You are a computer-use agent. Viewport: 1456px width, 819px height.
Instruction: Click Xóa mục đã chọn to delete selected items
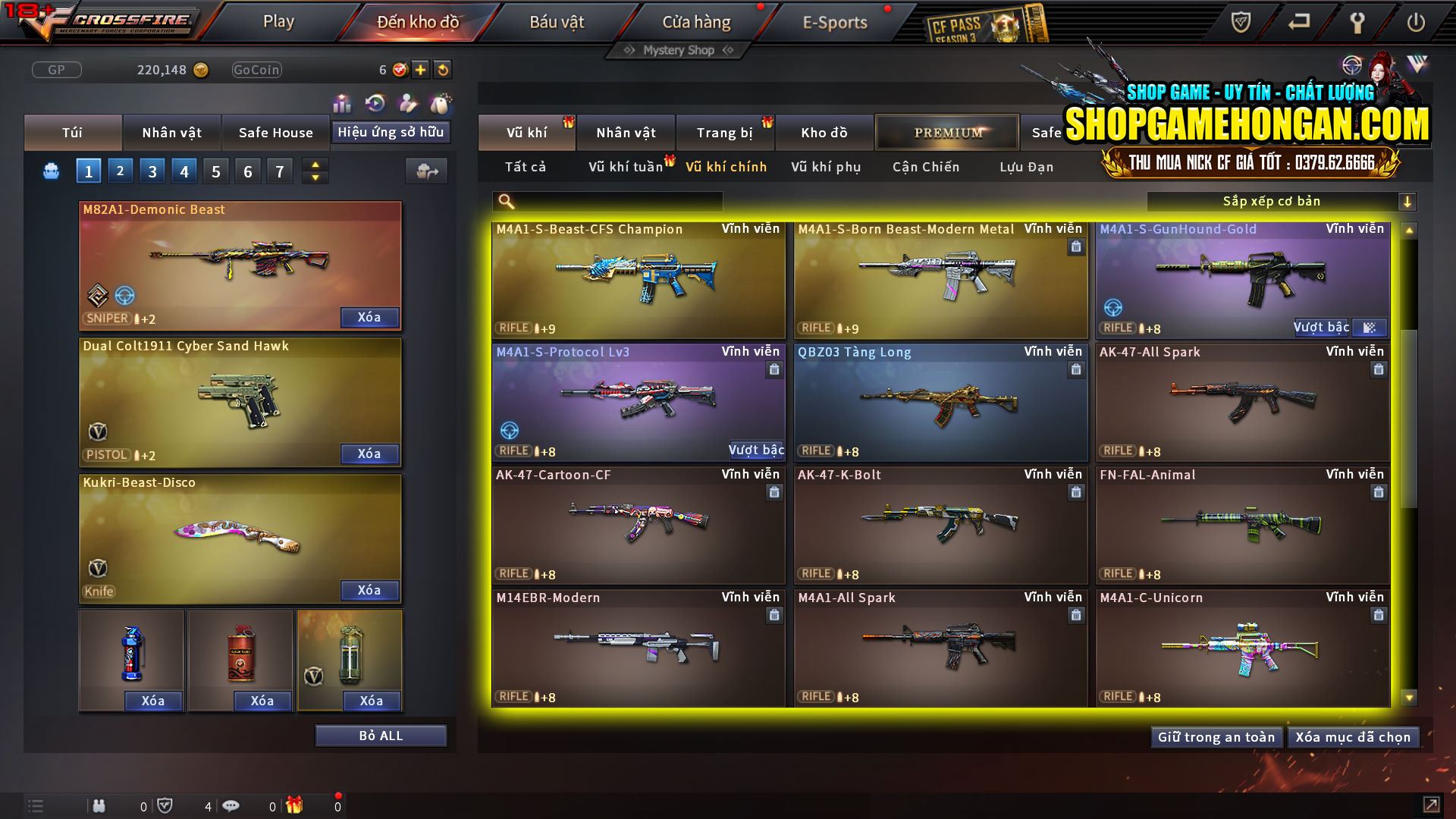(1353, 736)
